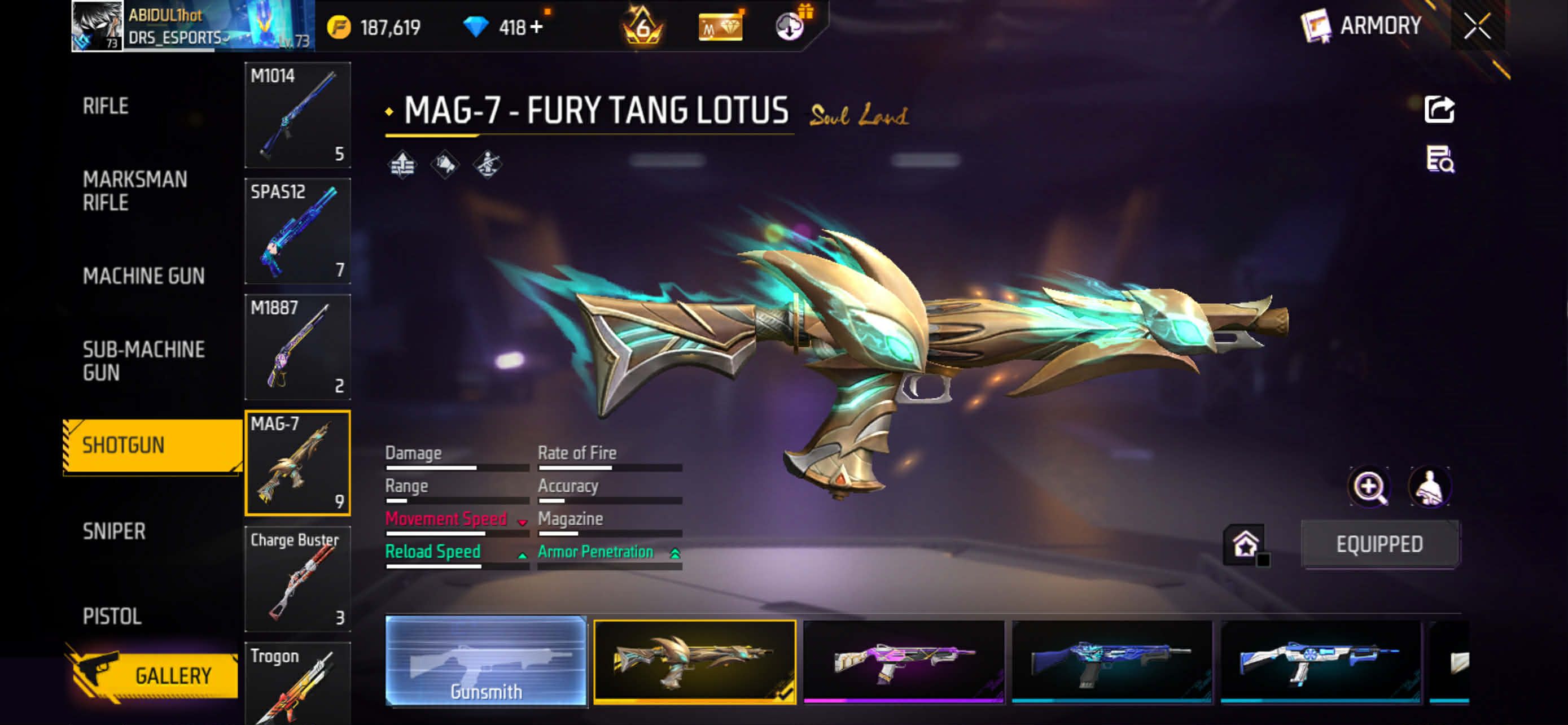
Task: Close the Armory screen
Action: [x=1477, y=26]
